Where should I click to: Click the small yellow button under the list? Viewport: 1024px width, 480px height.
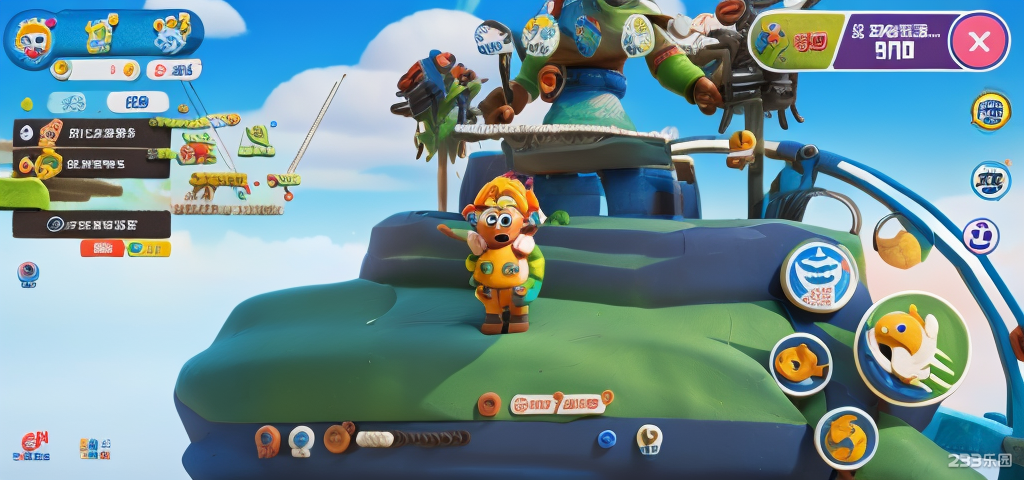[x=148, y=248]
